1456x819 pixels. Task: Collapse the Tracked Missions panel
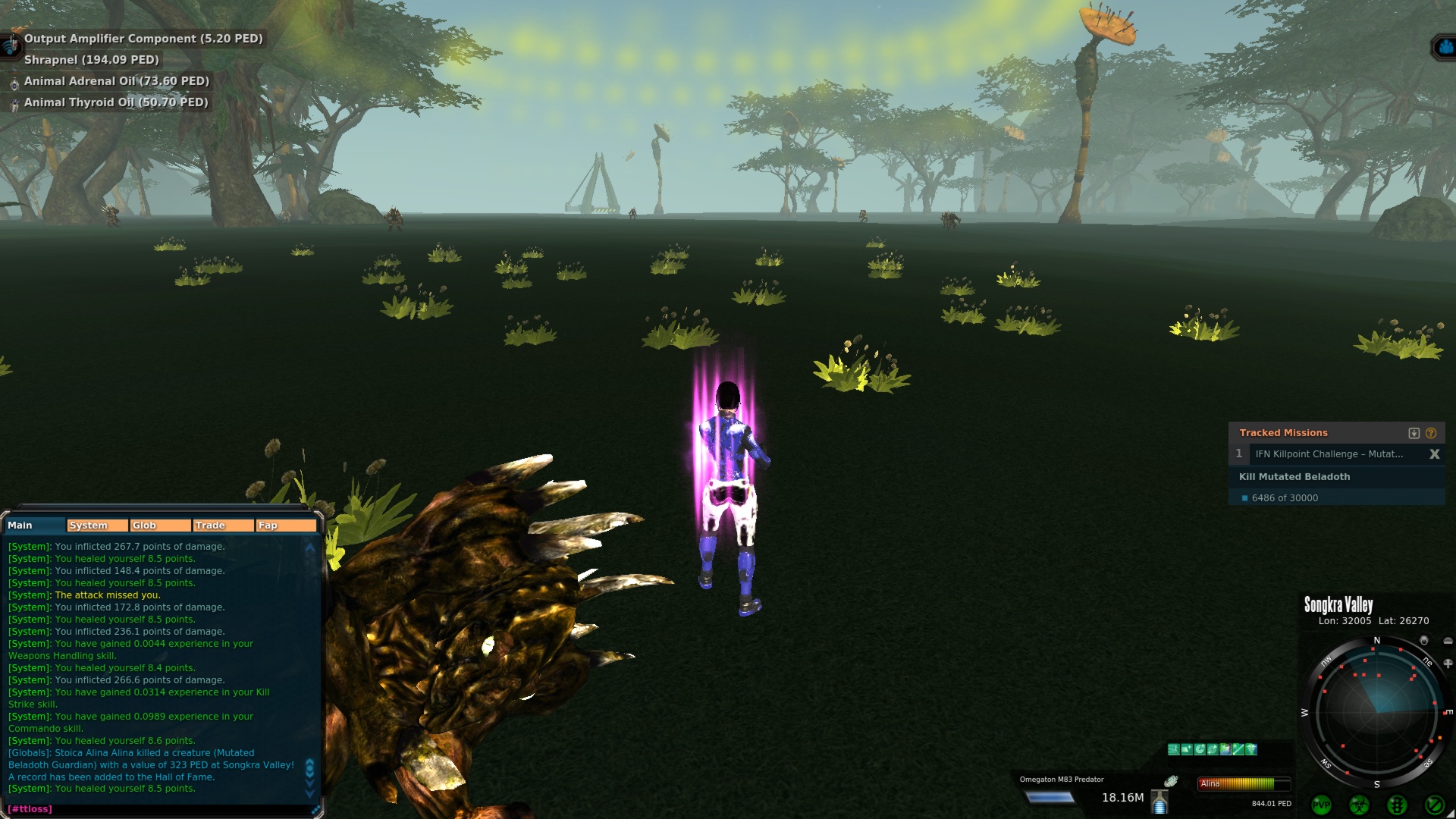point(1414,433)
